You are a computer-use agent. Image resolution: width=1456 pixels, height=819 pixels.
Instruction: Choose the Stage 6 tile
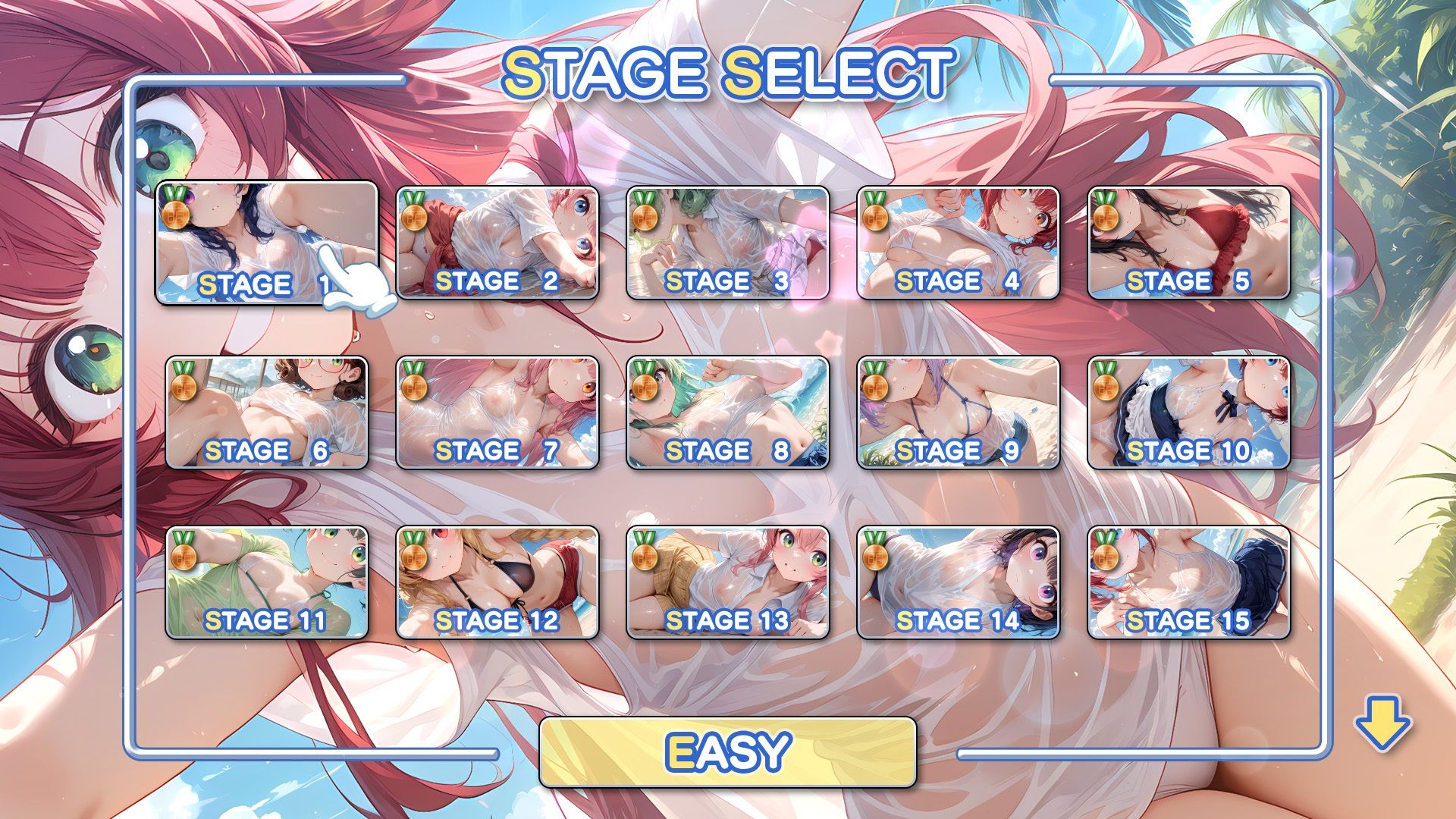(267, 413)
